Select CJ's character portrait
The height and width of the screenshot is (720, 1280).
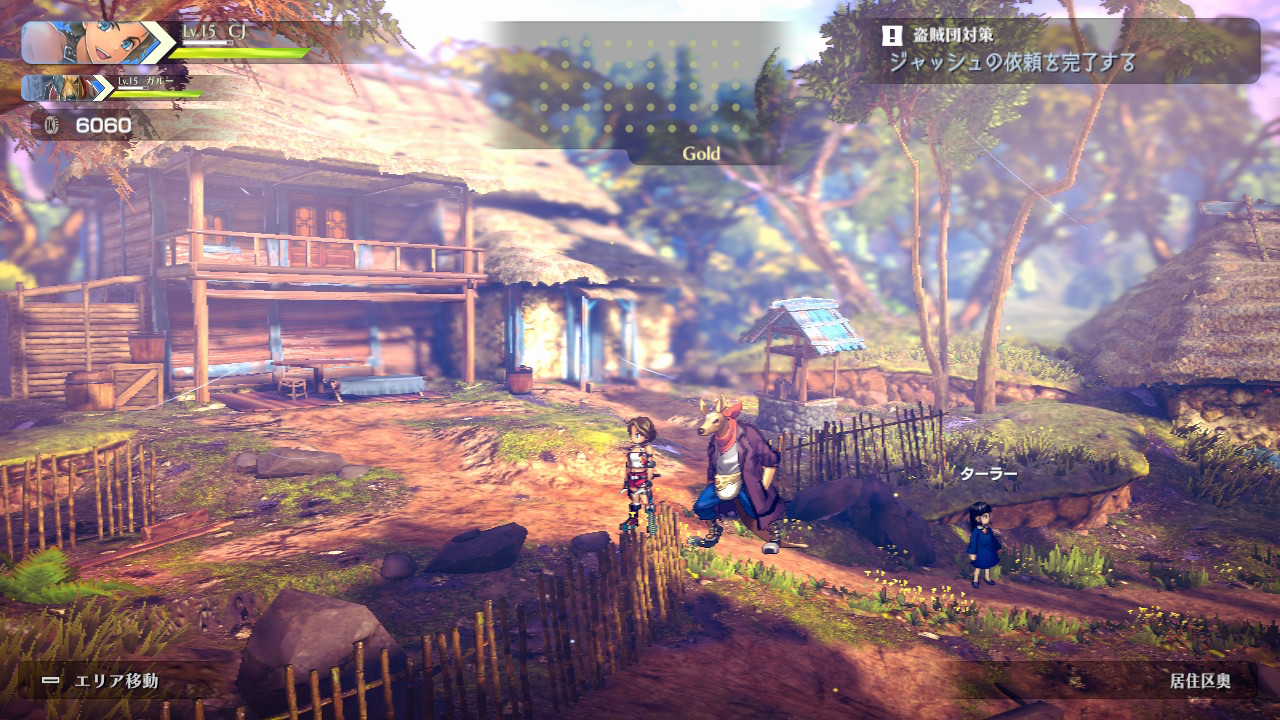click(96, 43)
